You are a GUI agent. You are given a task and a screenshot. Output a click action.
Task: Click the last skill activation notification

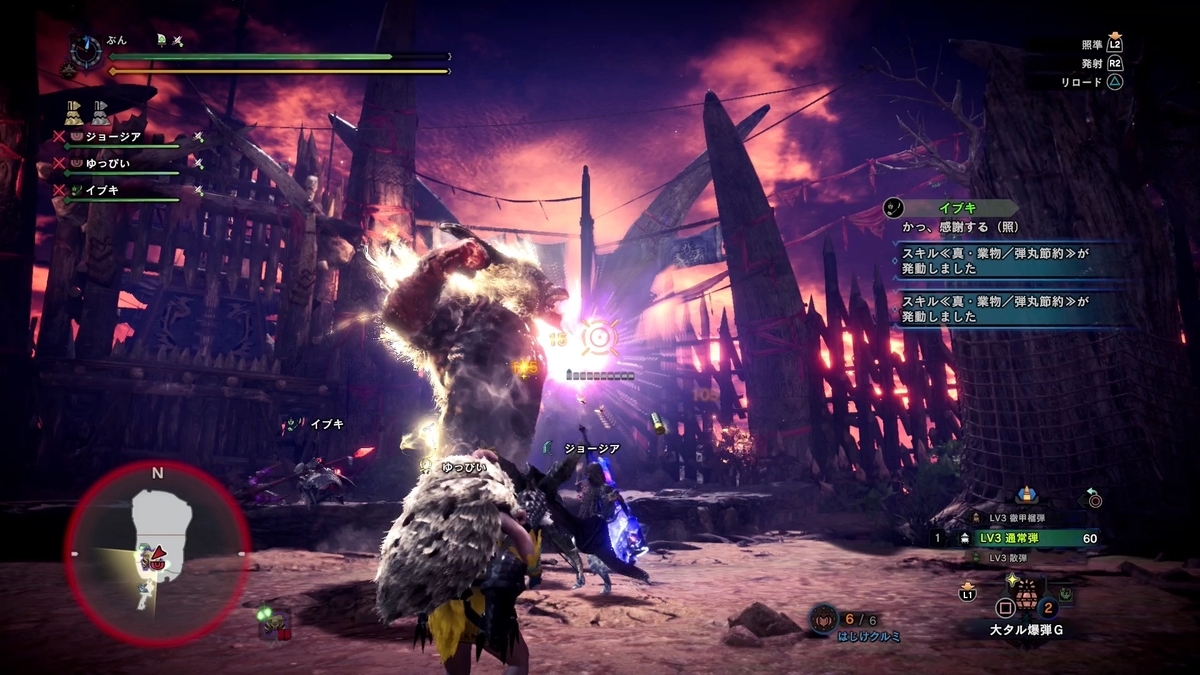point(1010,309)
